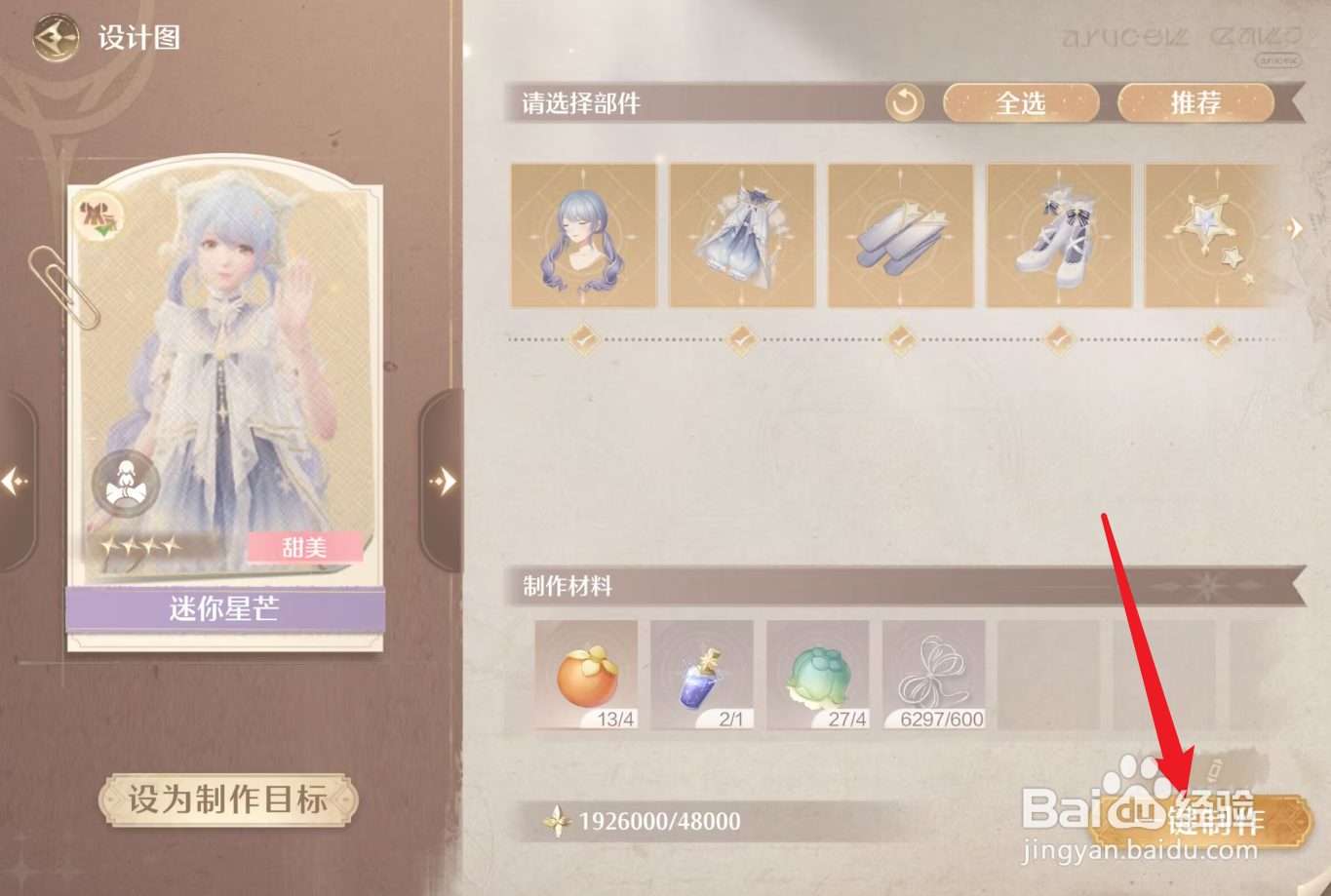
Task: Toggle the diamond marker under the dress part
Action: coord(741,339)
